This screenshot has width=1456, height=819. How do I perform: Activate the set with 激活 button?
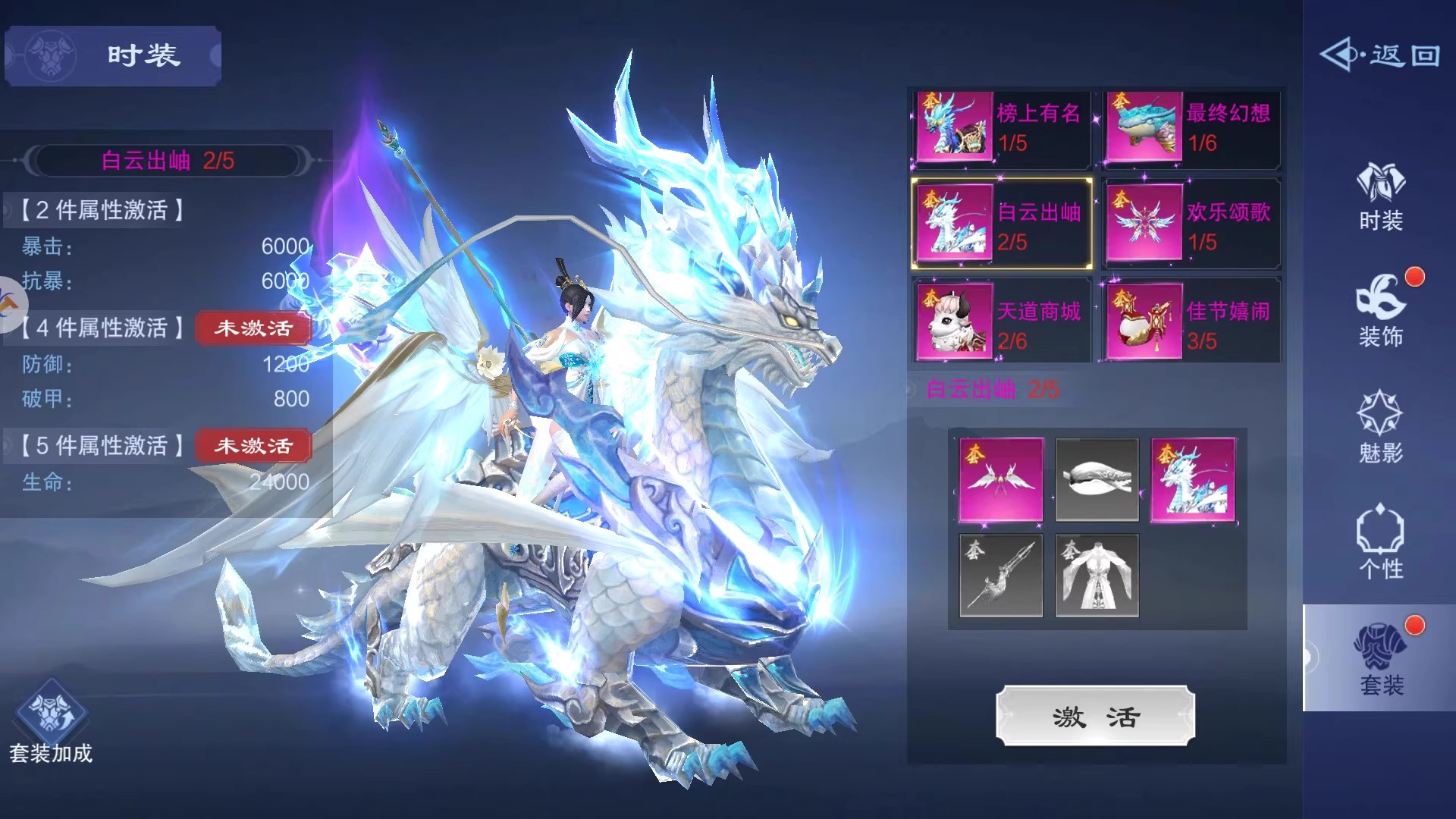click(1095, 716)
